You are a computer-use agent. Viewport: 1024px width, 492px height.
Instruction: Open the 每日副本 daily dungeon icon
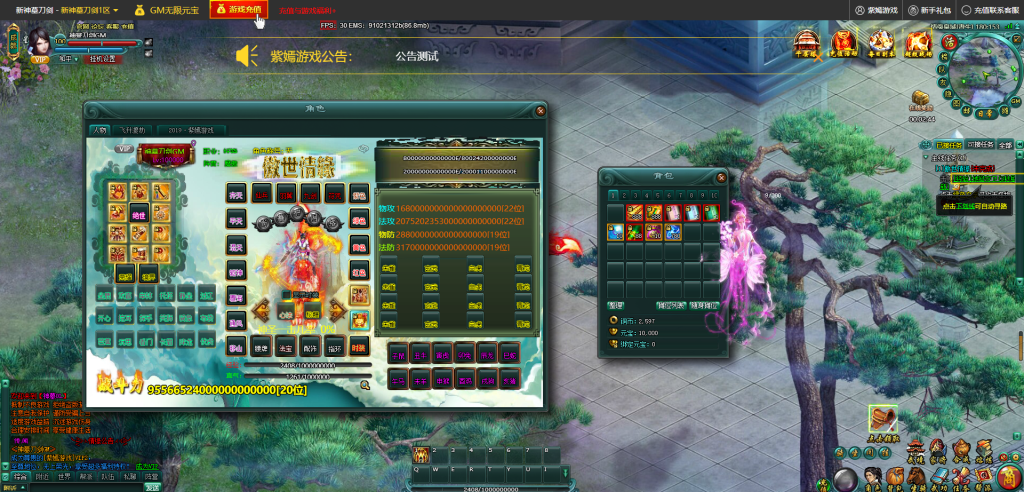[881, 43]
